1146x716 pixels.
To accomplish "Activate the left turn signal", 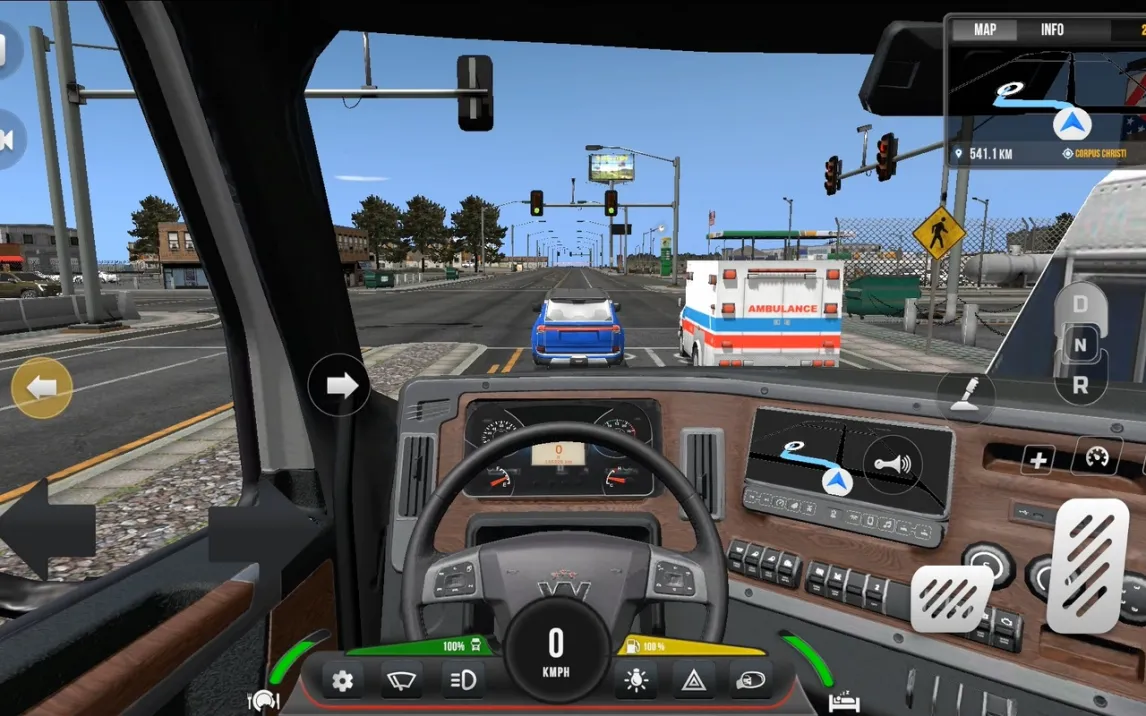I will [41, 387].
